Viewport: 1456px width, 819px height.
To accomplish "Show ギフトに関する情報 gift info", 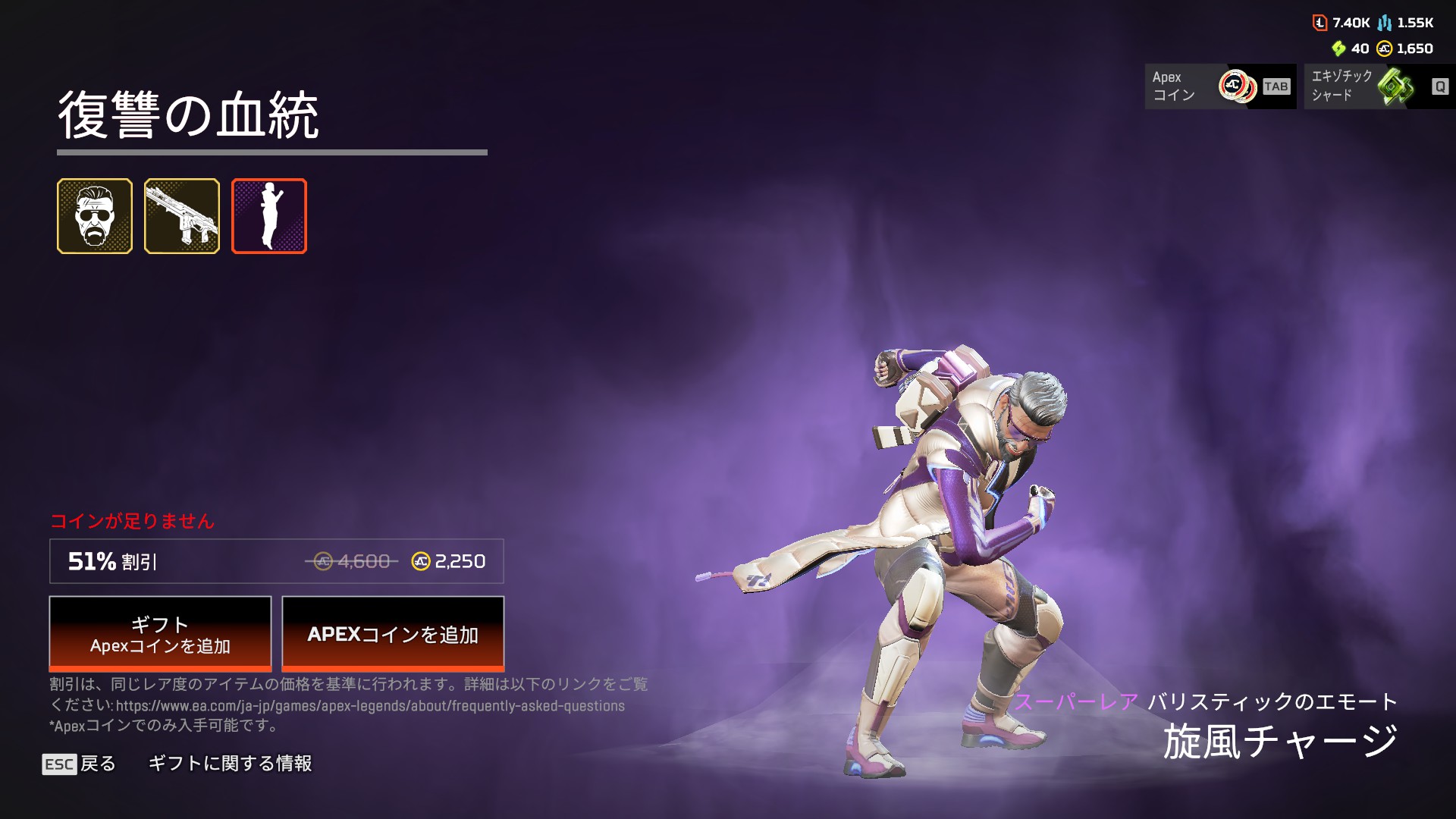I will point(230,764).
